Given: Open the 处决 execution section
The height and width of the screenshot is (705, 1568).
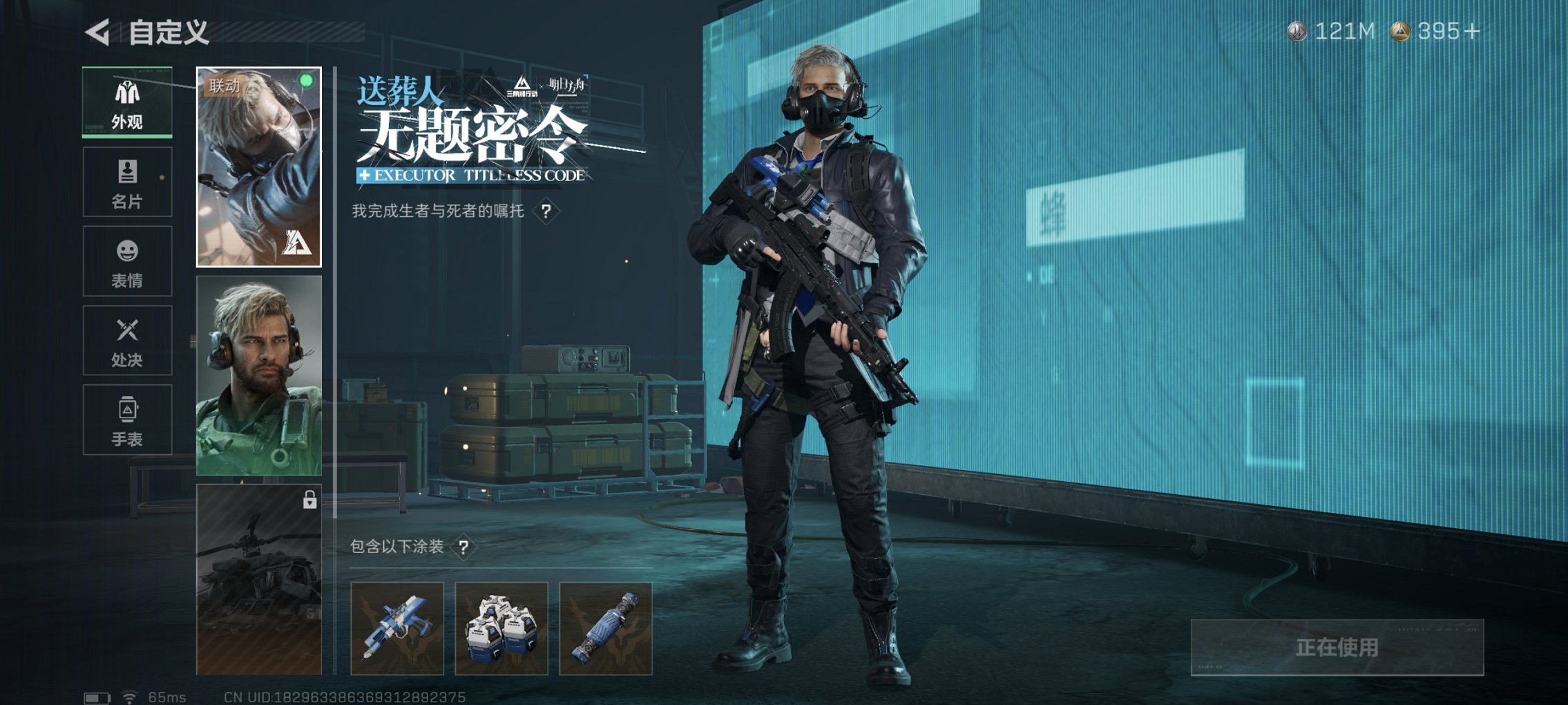Looking at the screenshot, I should coord(127,340).
